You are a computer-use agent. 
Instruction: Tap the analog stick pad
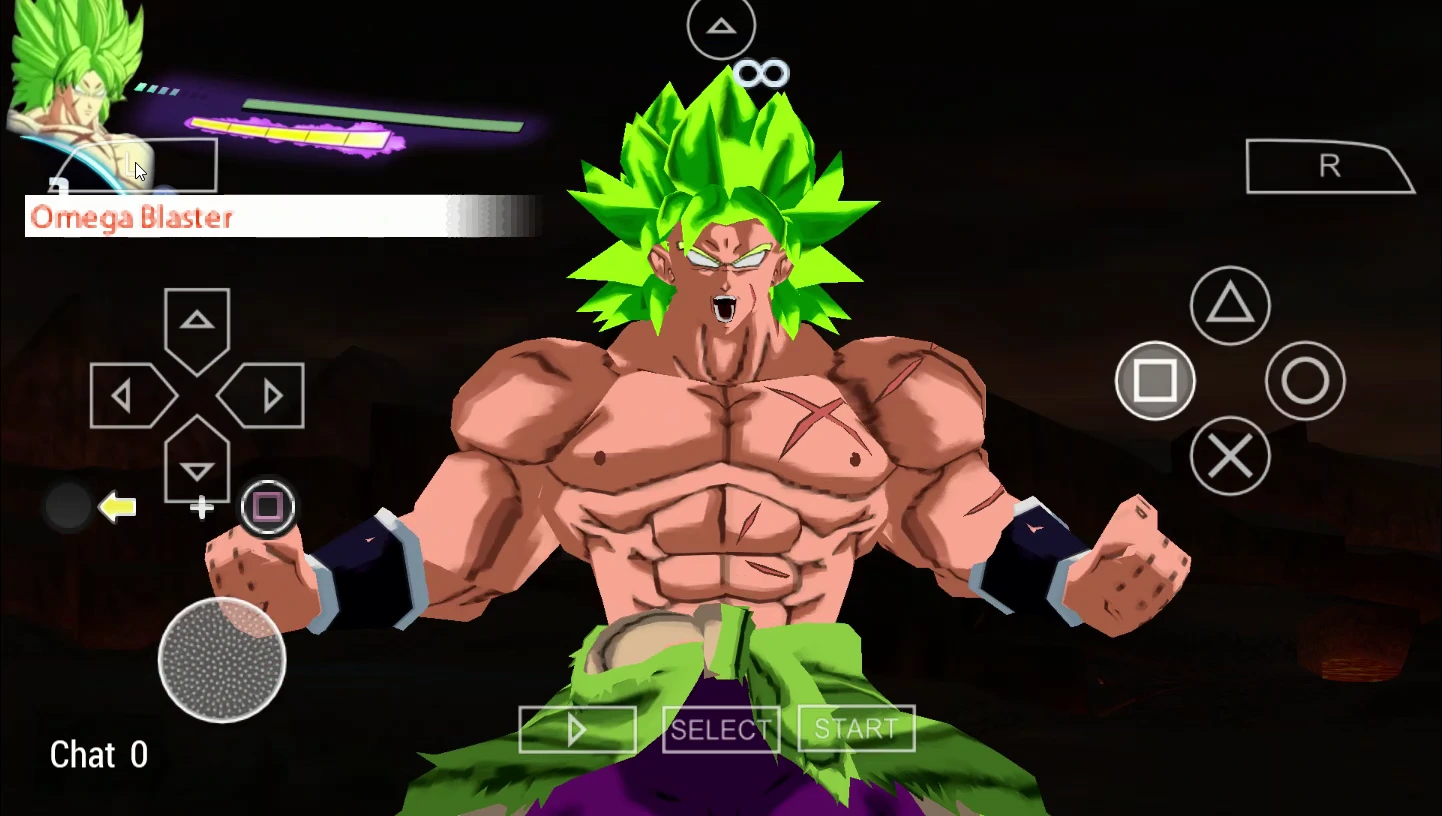click(222, 659)
